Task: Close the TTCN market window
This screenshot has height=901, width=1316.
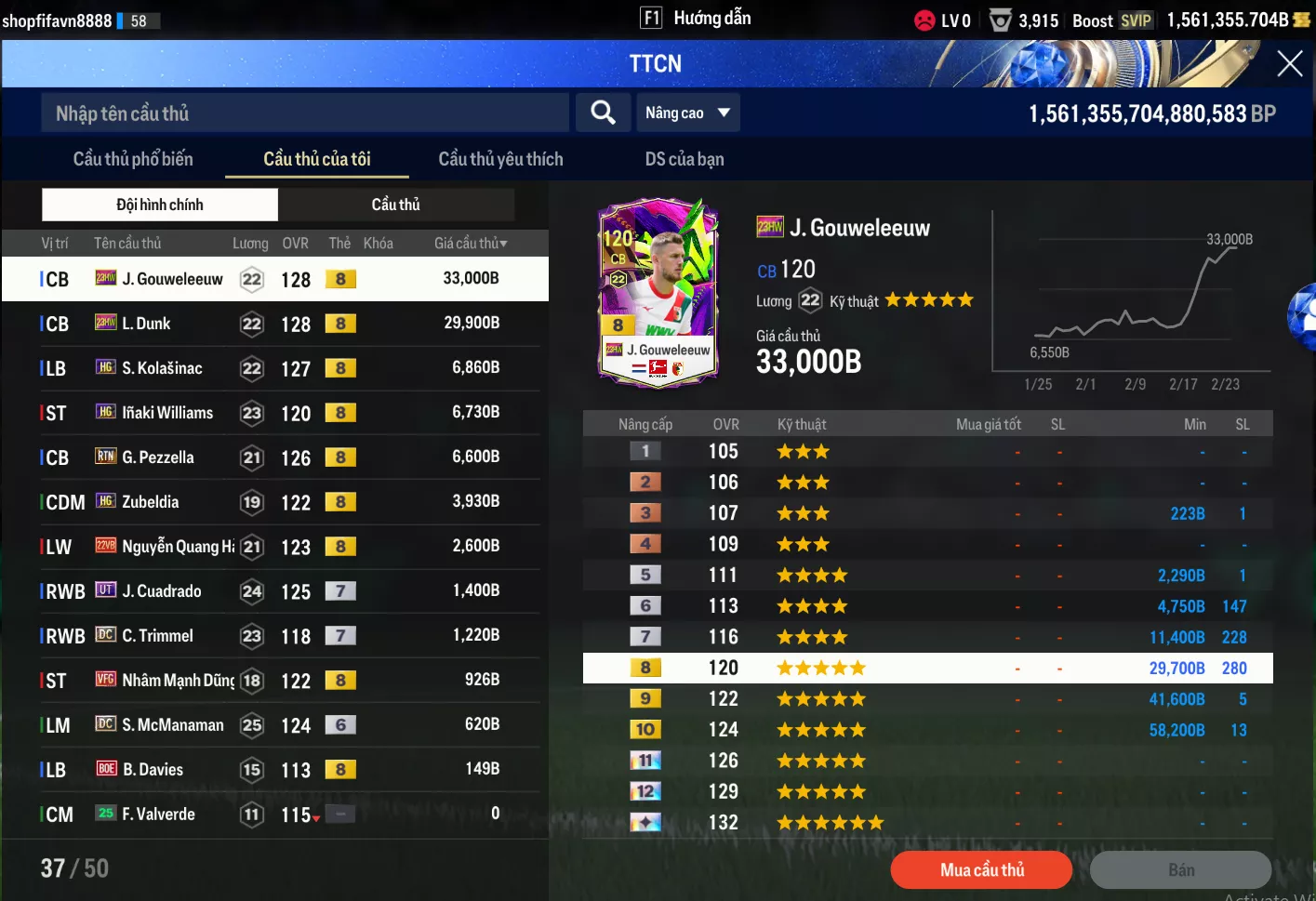Action: (x=1289, y=63)
